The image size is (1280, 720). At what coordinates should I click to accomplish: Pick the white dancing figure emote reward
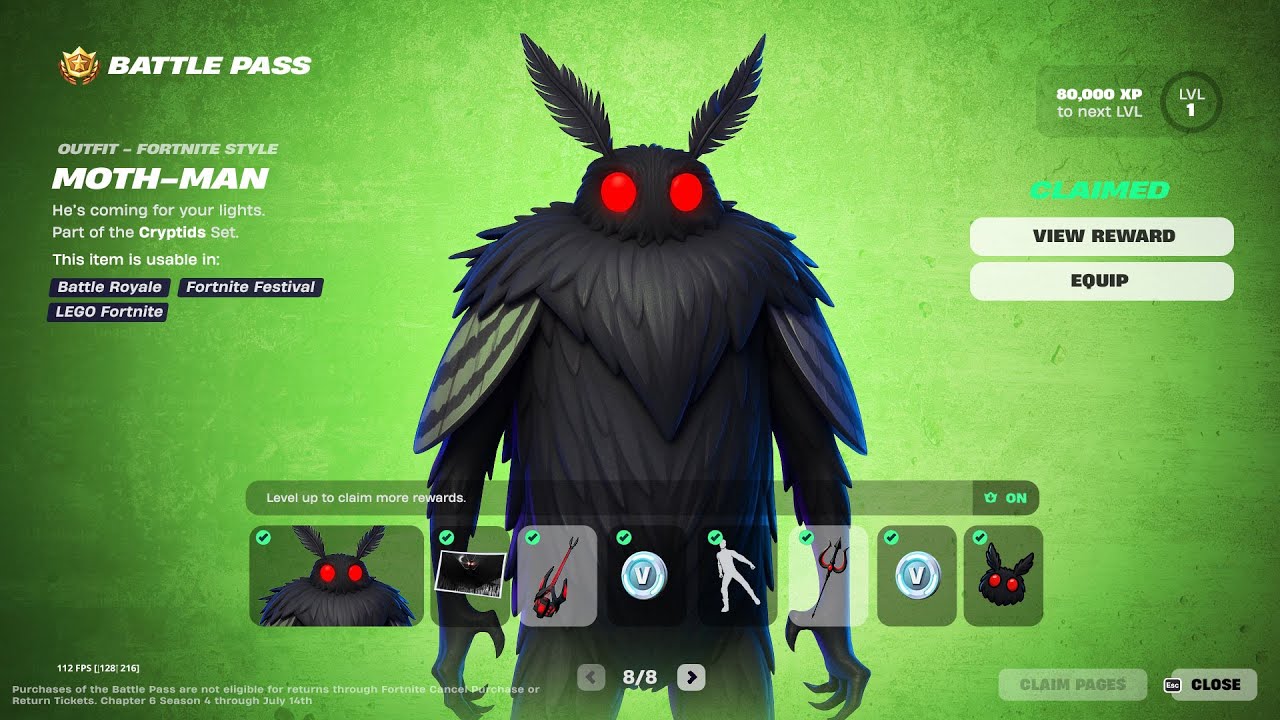tap(737, 576)
